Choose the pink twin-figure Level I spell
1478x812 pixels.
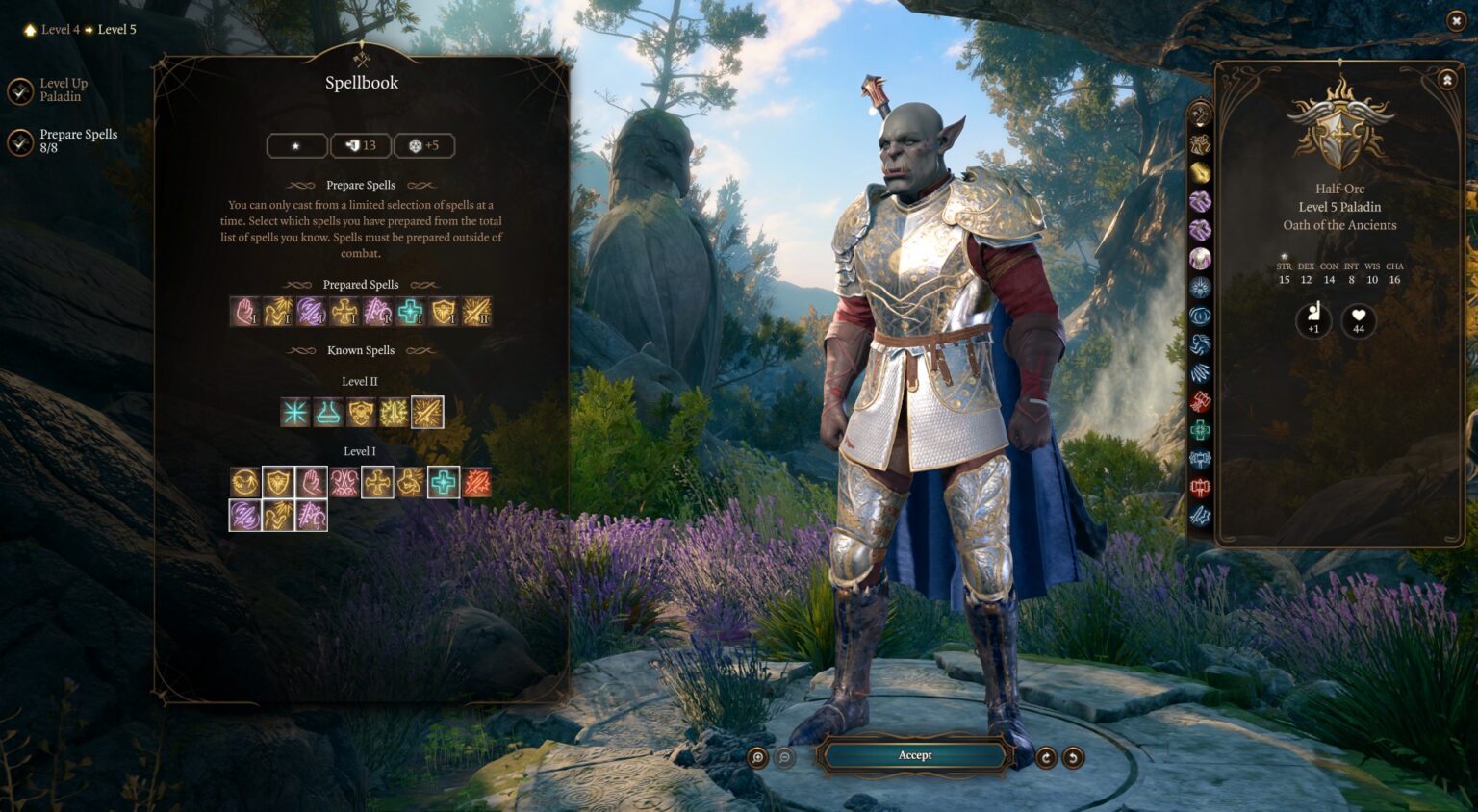(x=344, y=482)
